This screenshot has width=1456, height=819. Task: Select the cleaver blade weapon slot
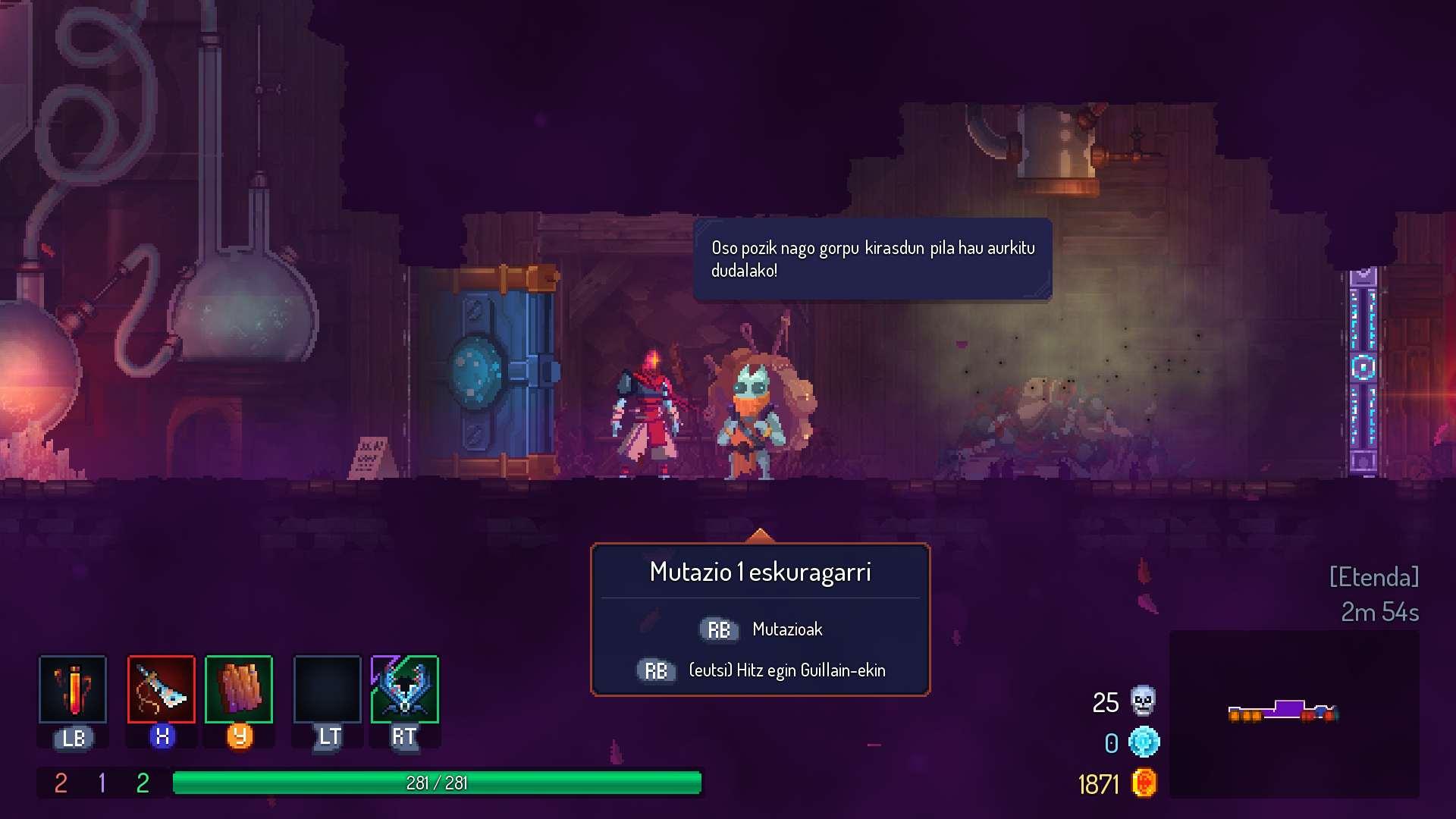[162, 689]
